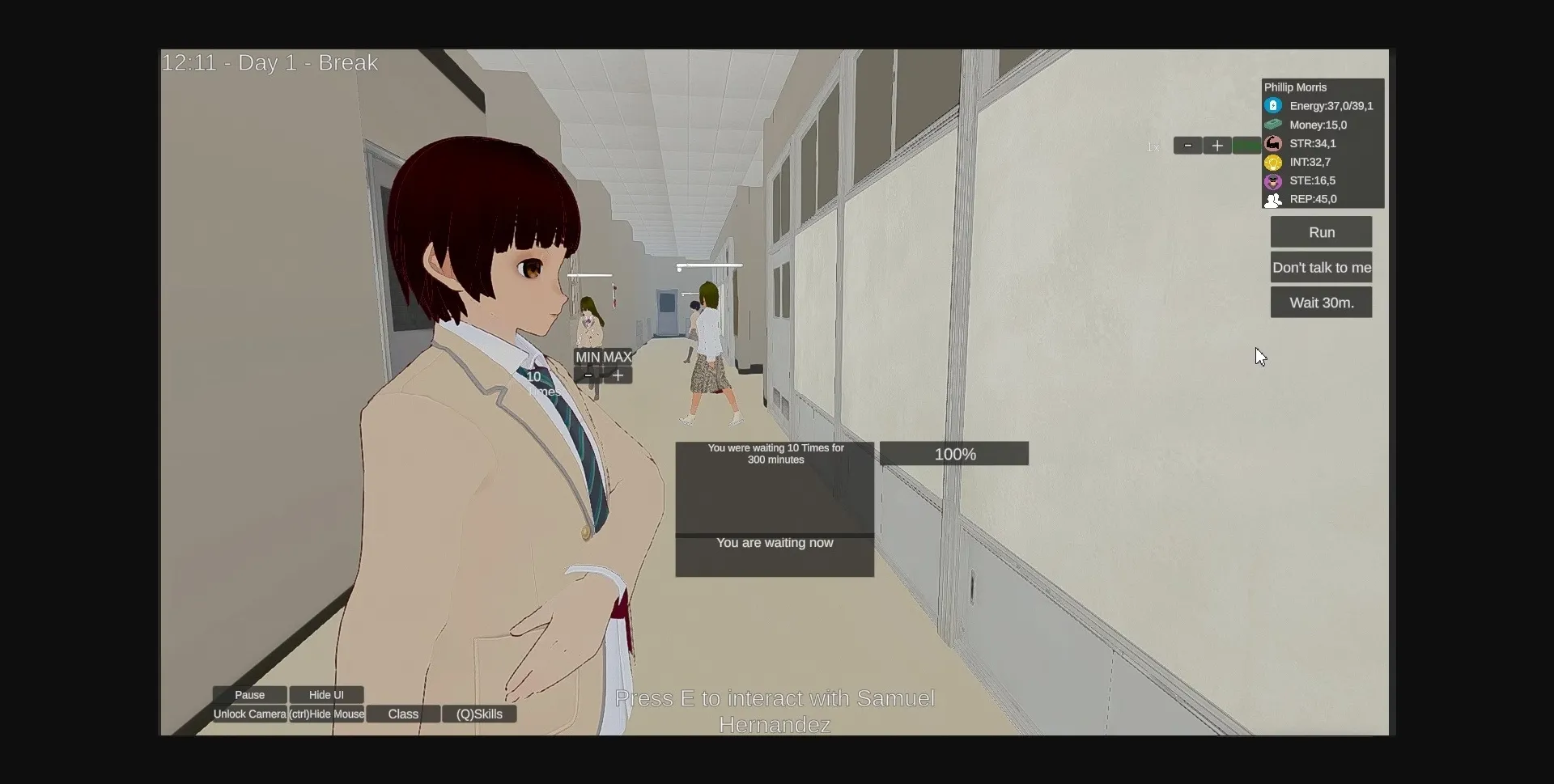Select the INT lightbulb icon
The width and height of the screenshot is (1554, 784).
[1274, 162]
